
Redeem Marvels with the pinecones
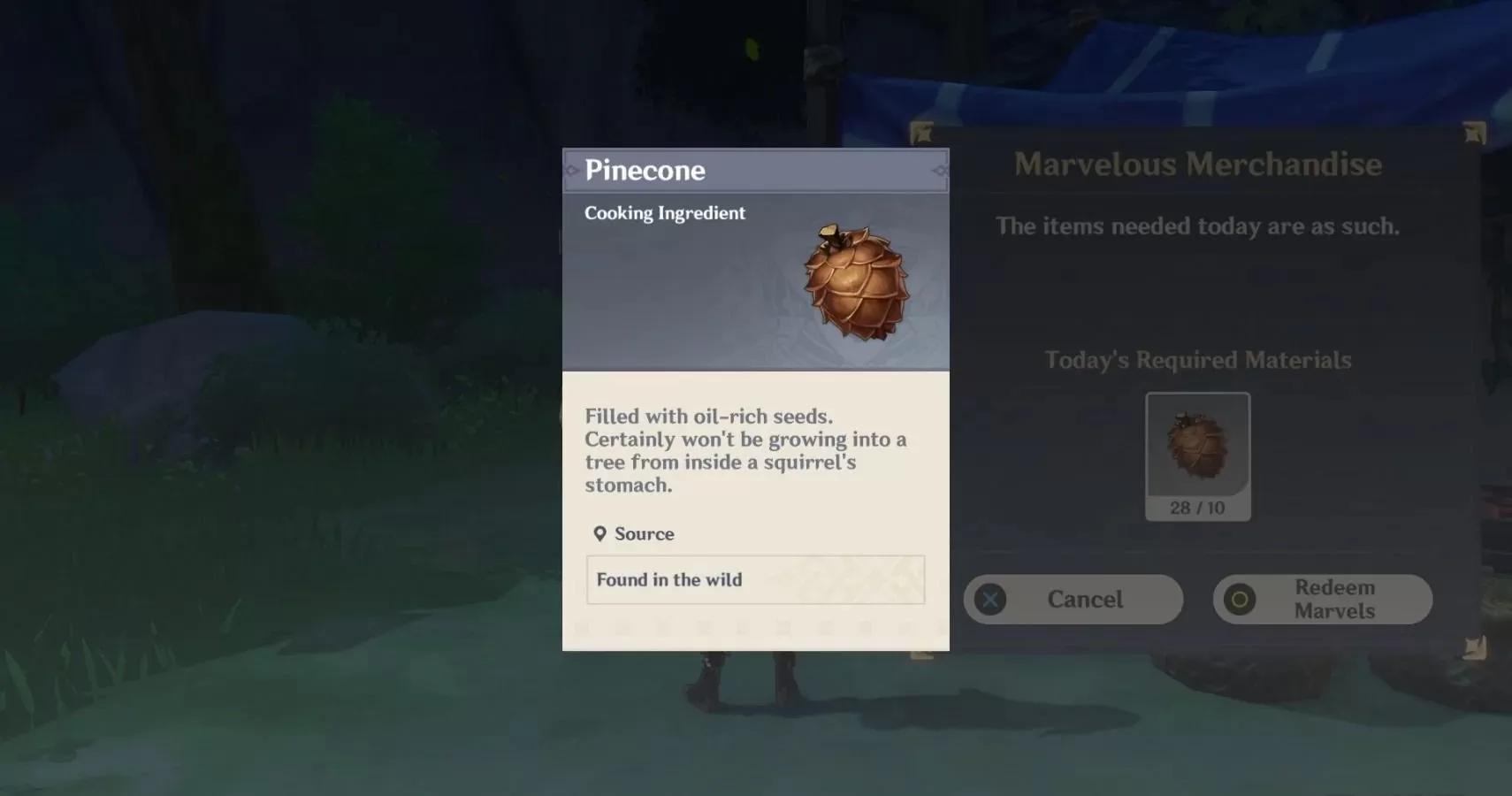tap(1322, 600)
